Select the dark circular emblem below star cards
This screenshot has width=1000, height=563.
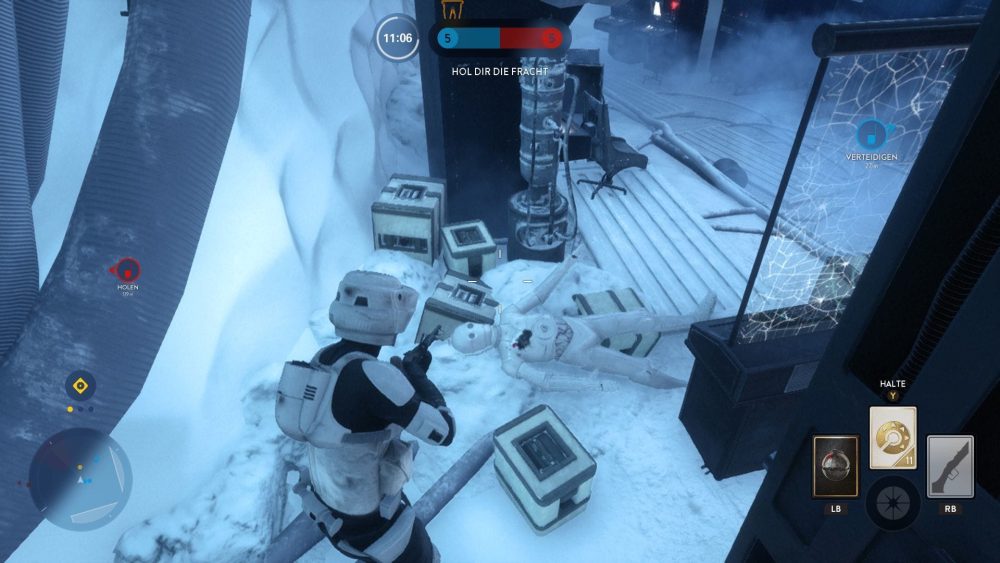coord(892,503)
